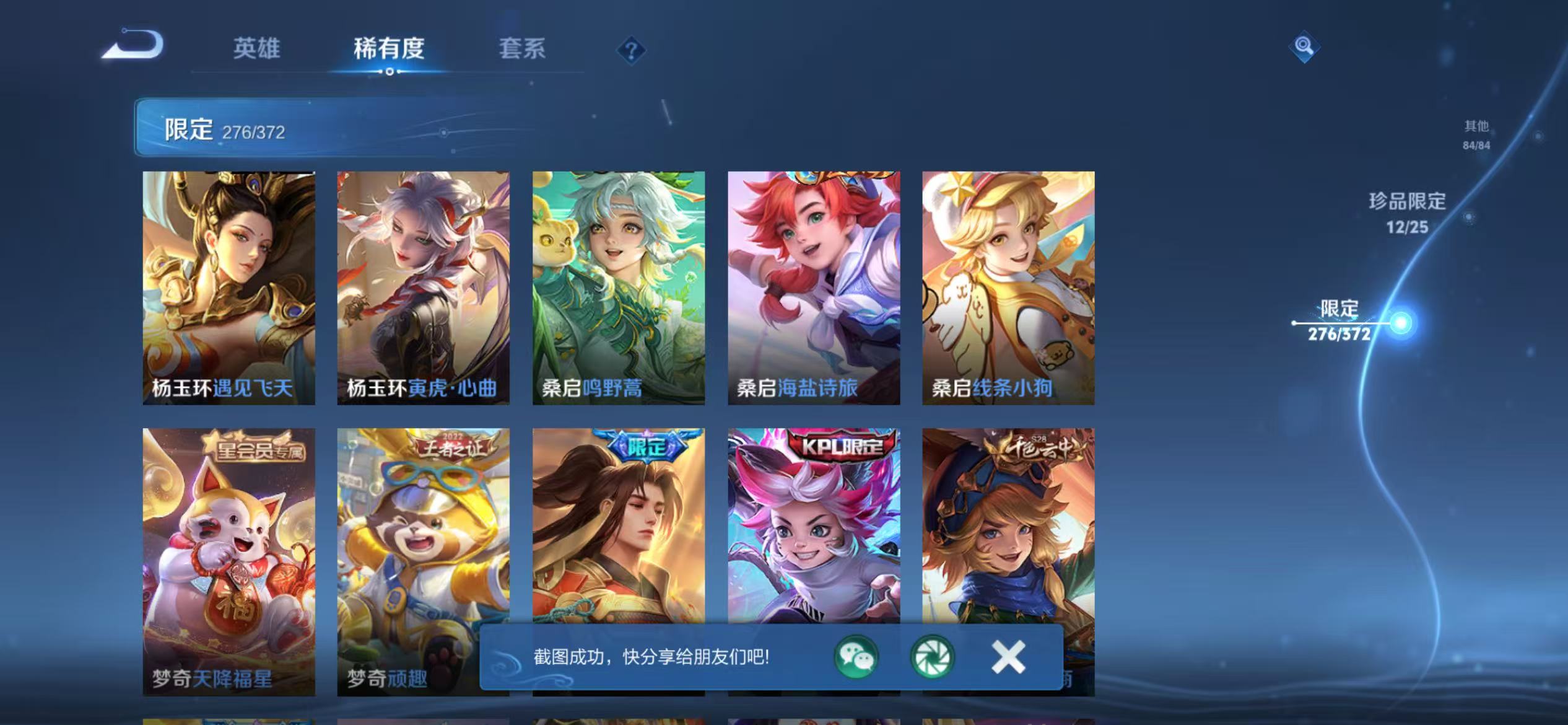Screen dimensions: 1568x725
Task: Select the 稀有度 tab
Action: point(390,50)
